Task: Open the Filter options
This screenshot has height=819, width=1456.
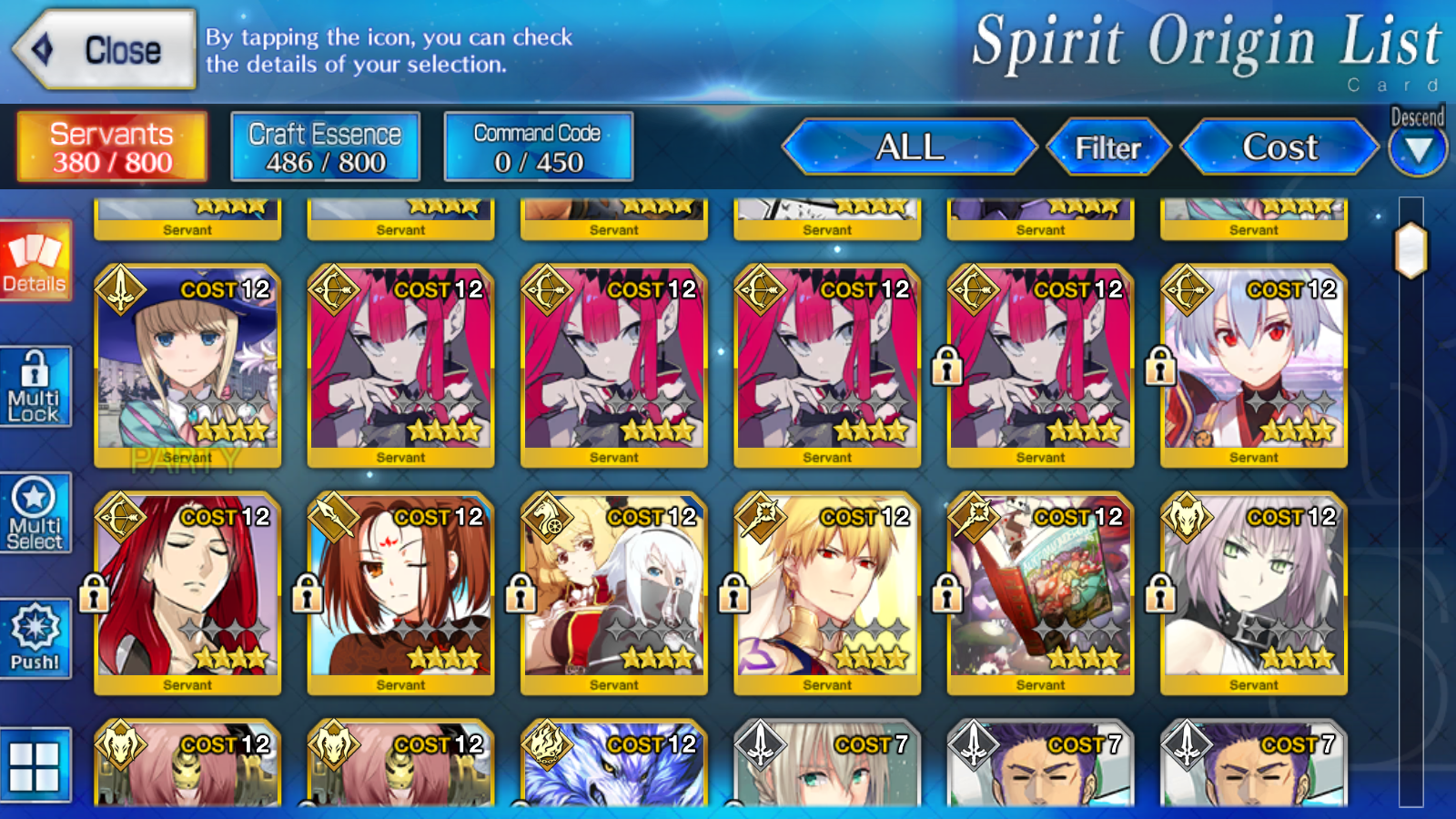Action: tap(1107, 147)
